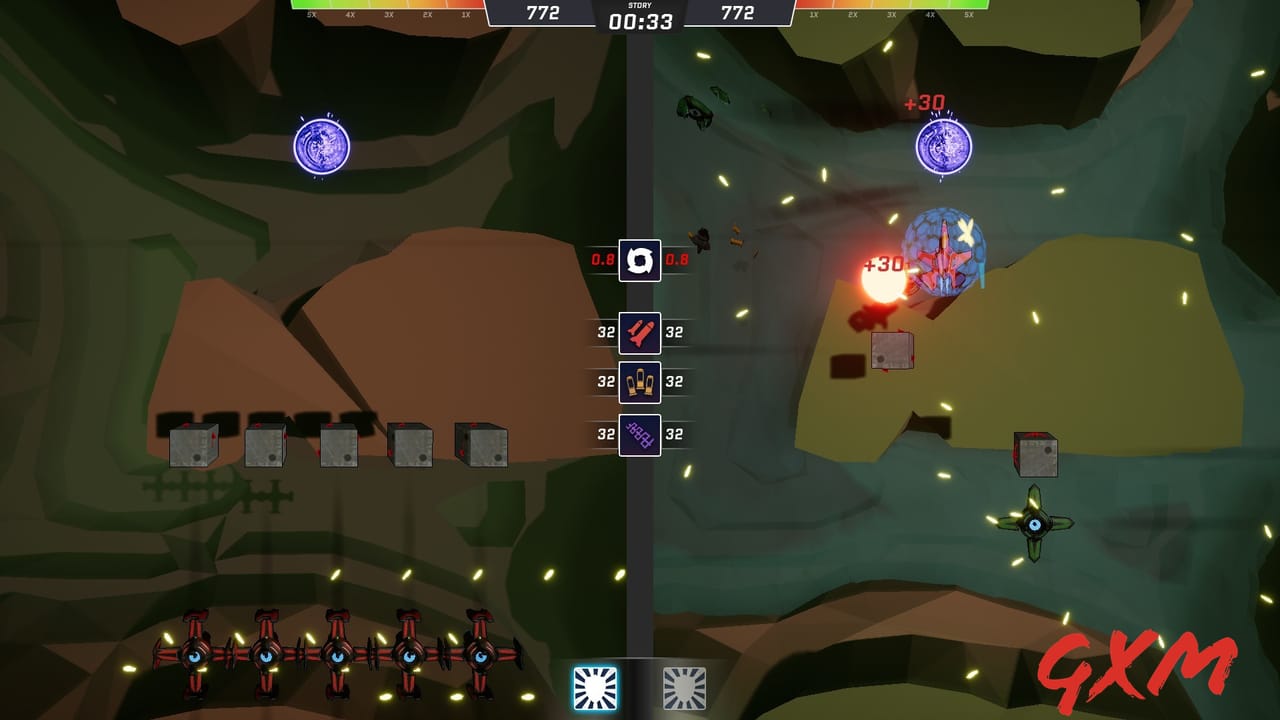Click the 5X multiplier segment on the left bar
Image resolution: width=1280 pixels, height=720 pixels.
coord(312,15)
